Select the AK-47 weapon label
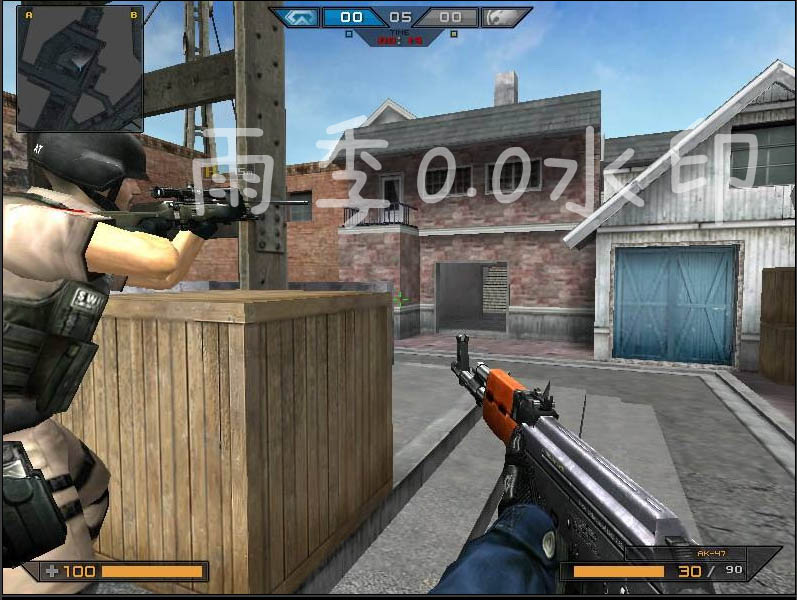 (x=709, y=553)
